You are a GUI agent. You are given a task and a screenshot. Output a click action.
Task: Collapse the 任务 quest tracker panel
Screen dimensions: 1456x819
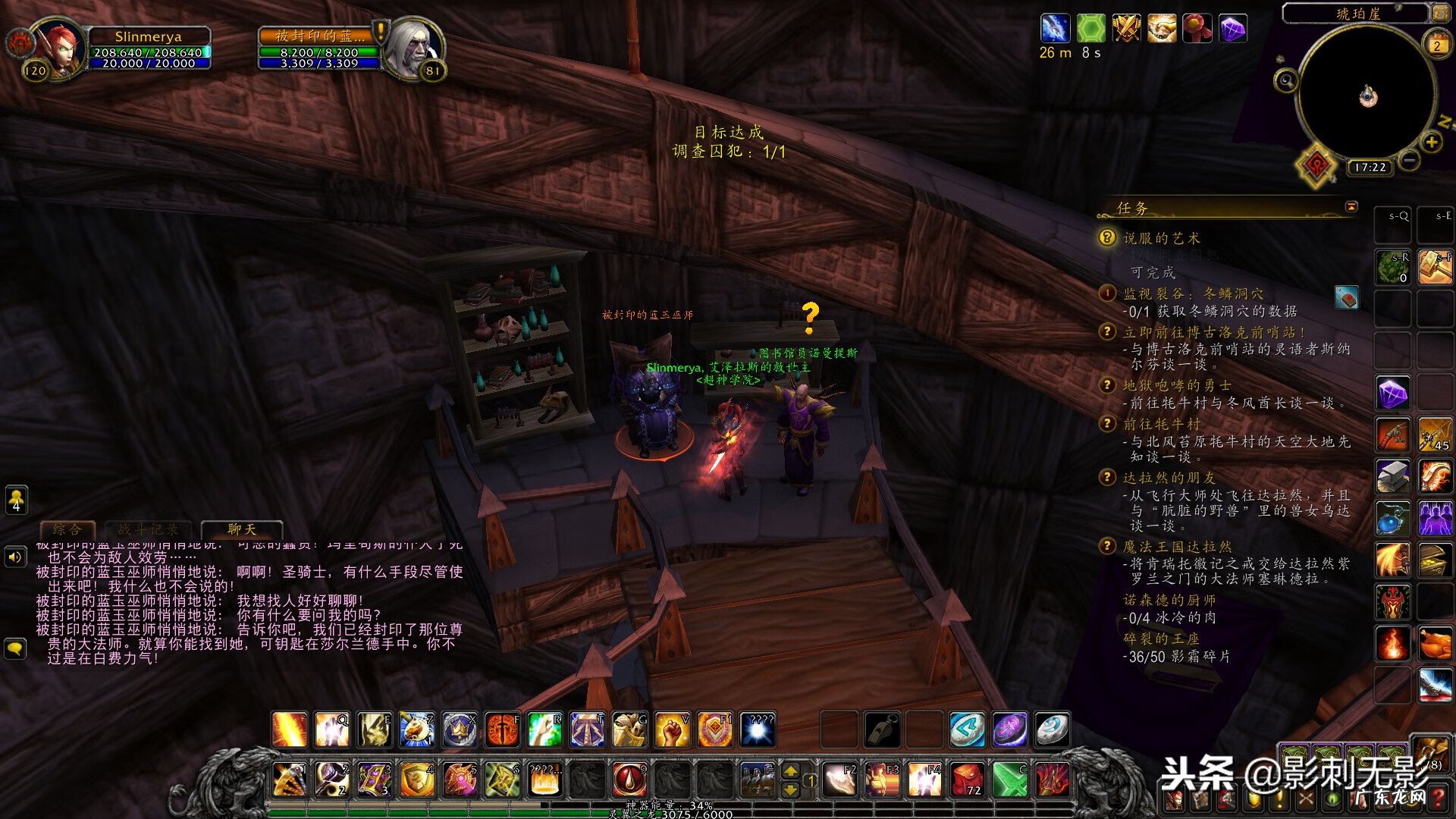pyautogui.click(x=1351, y=206)
